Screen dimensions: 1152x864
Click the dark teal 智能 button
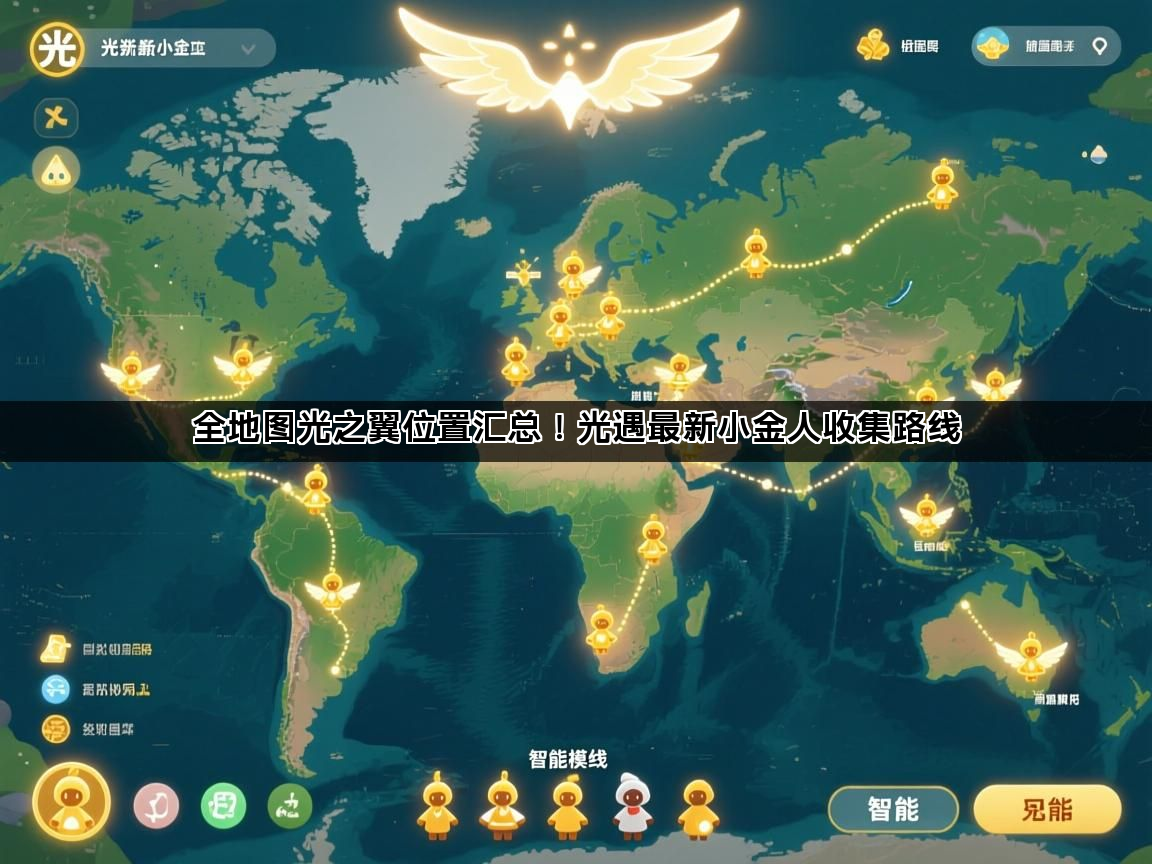pos(893,809)
